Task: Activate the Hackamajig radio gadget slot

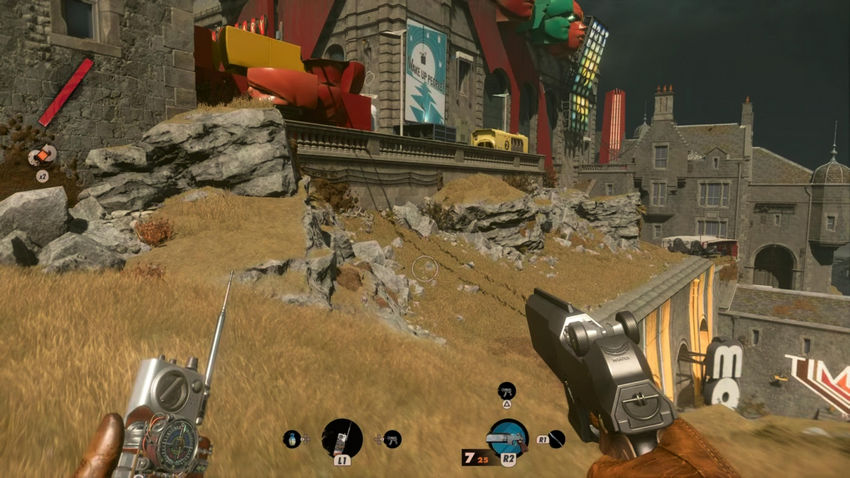Action: [x=341, y=437]
